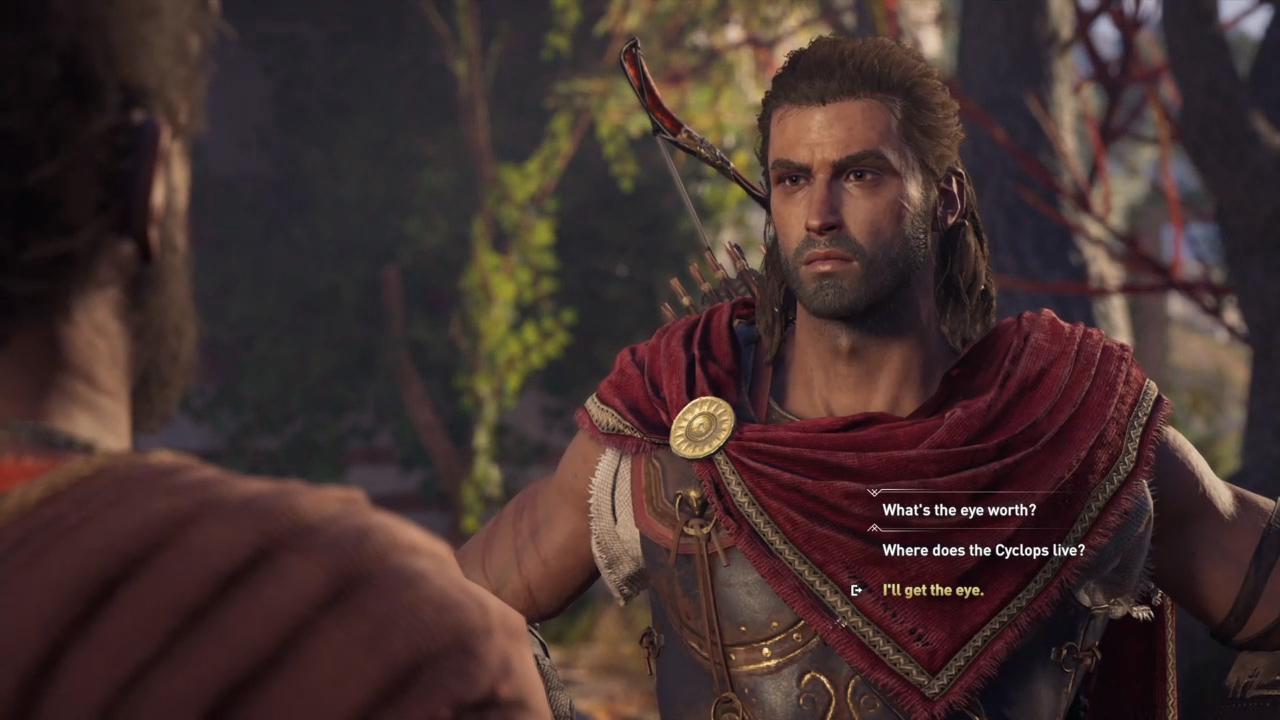Select "What's the eye worth?" response

(958, 510)
